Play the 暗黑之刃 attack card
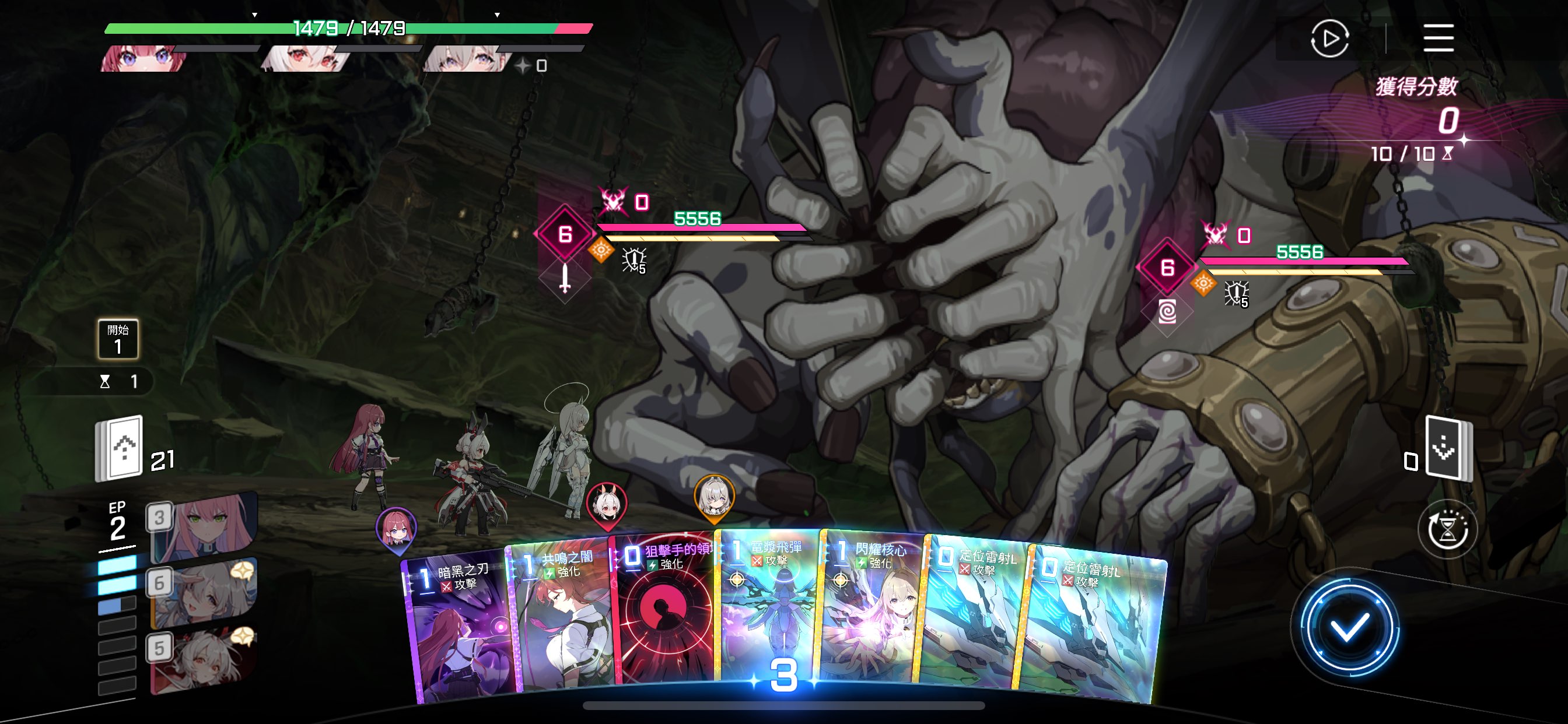This screenshot has width=1568, height=724. point(460,632)
